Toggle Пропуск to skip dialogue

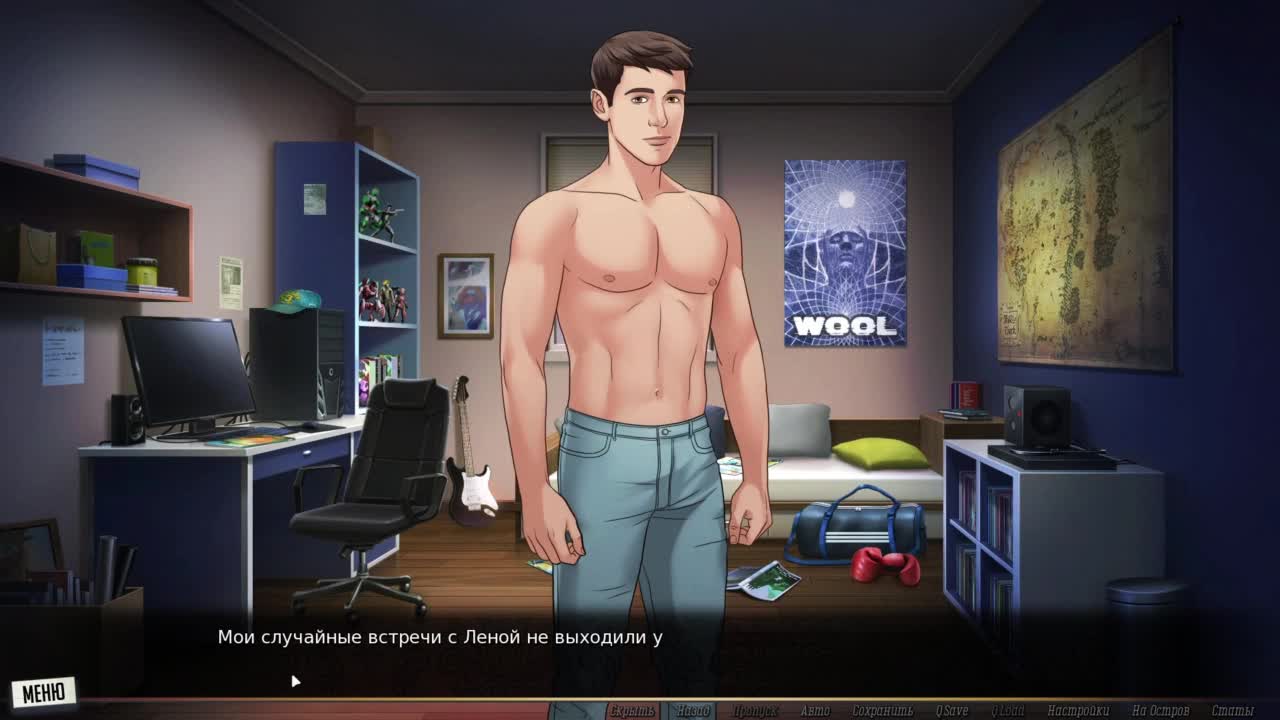click(755, 711)
